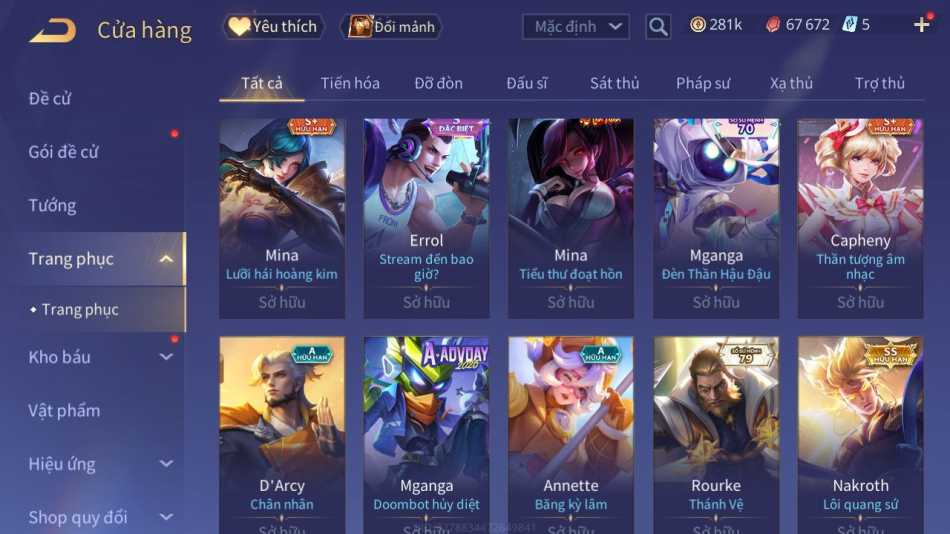Open the Yêu thích favorites filter
The height and width of the screenshot is (534, 950).
coord(273,27)
